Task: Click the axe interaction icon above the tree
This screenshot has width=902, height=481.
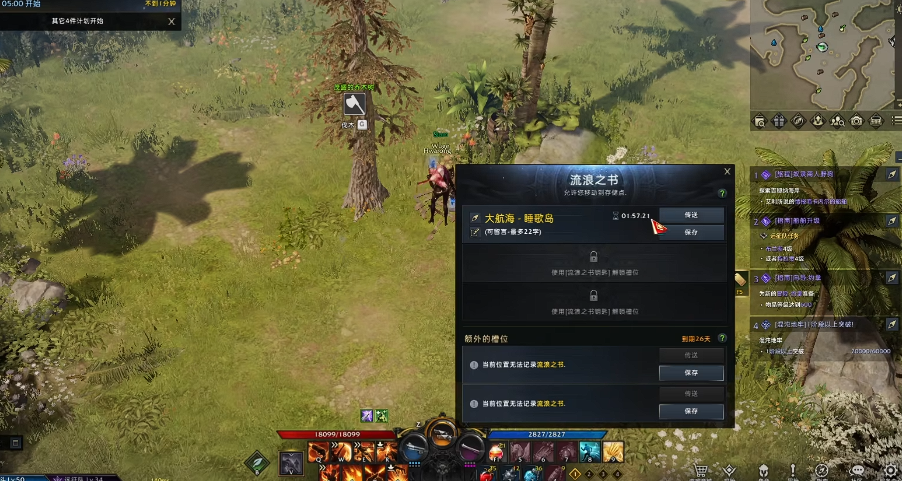Action: pyautogui.click(x=353, y=104)
